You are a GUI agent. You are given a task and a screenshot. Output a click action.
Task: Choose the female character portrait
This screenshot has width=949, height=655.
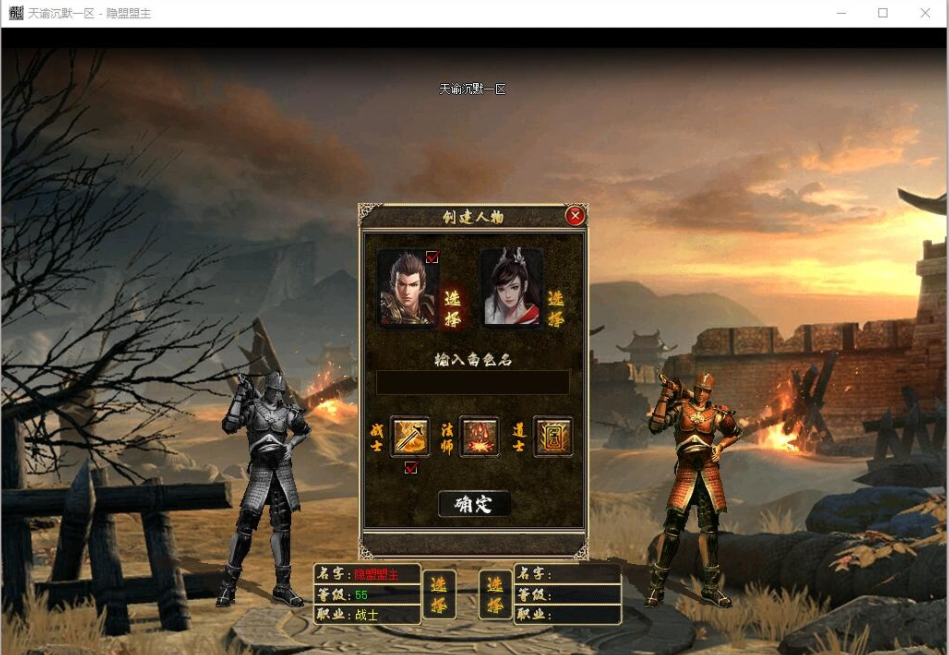pos(511,288)
